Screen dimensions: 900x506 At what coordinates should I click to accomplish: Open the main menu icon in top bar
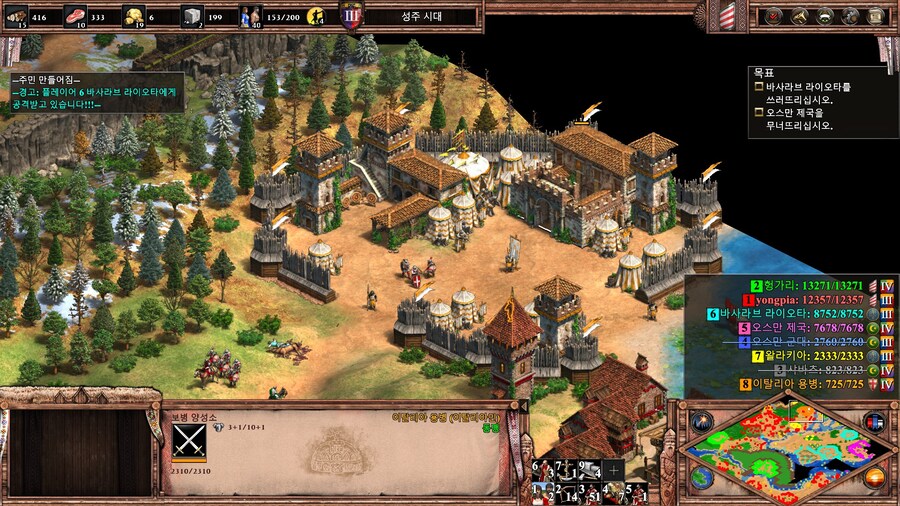tap(877, 15)
